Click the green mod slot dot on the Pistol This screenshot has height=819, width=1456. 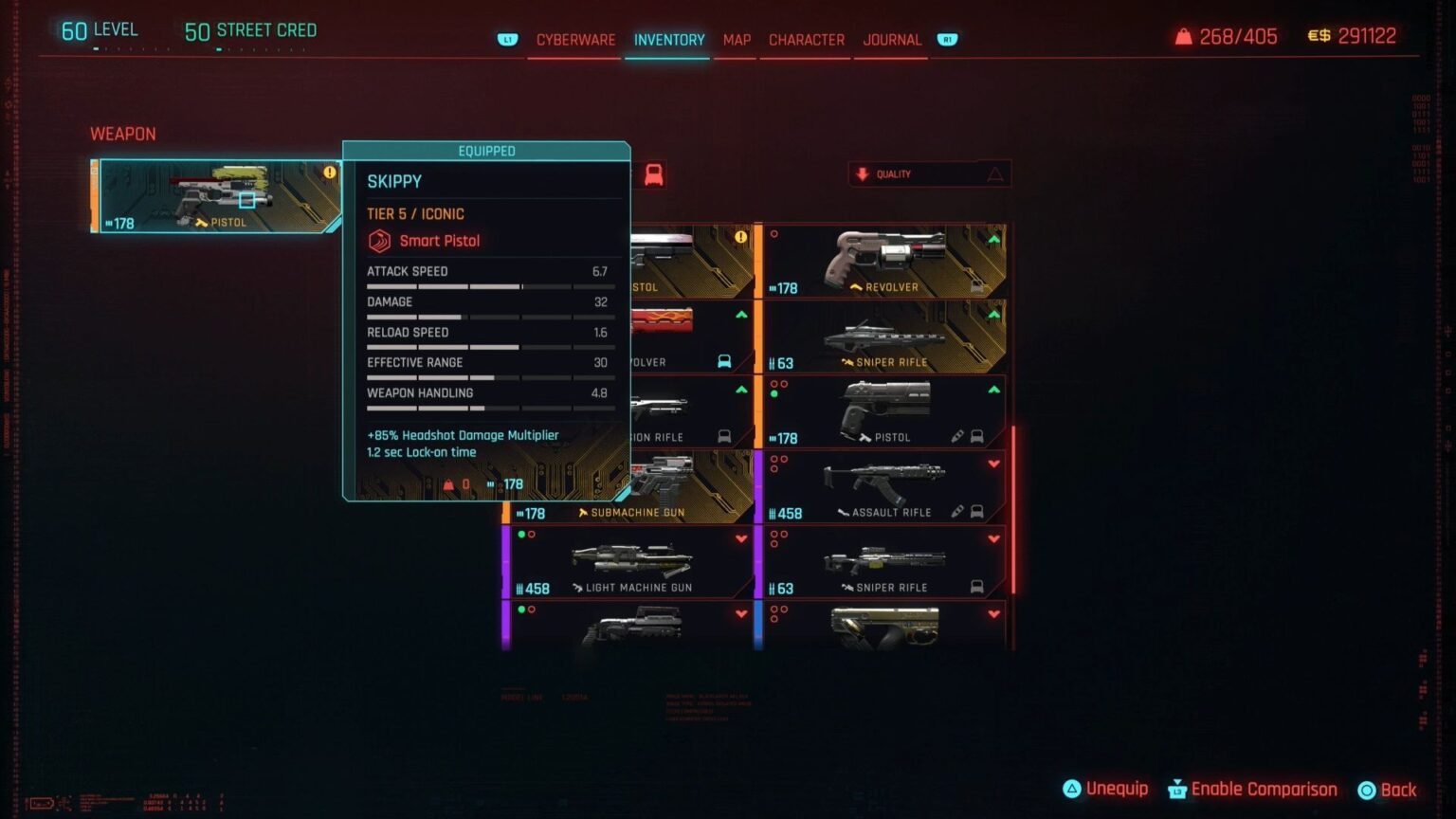773,394
